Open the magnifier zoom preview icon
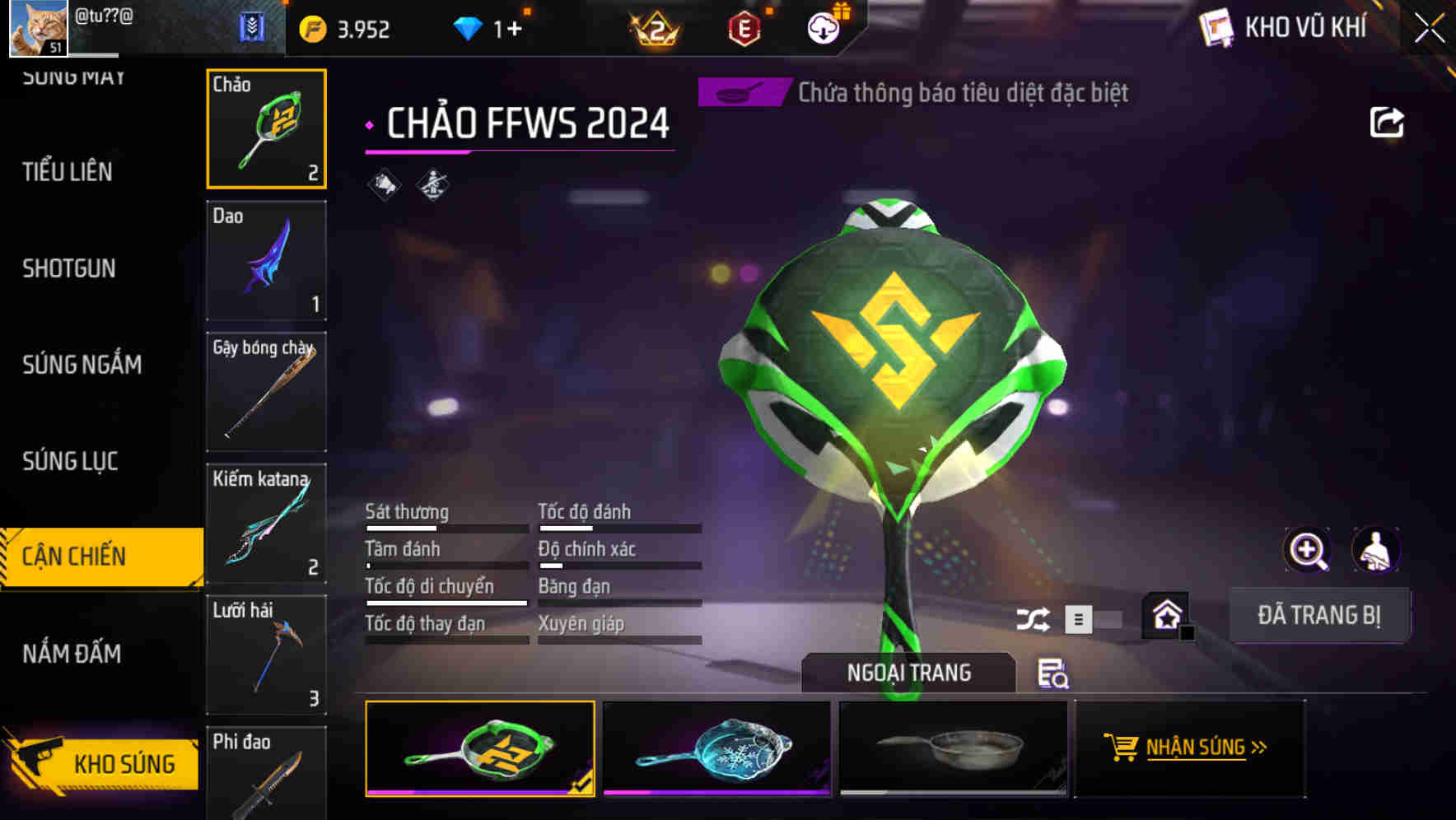The height and width of the screenshot is (820, 1456). pyautogui.click(x=1305, y=549)
